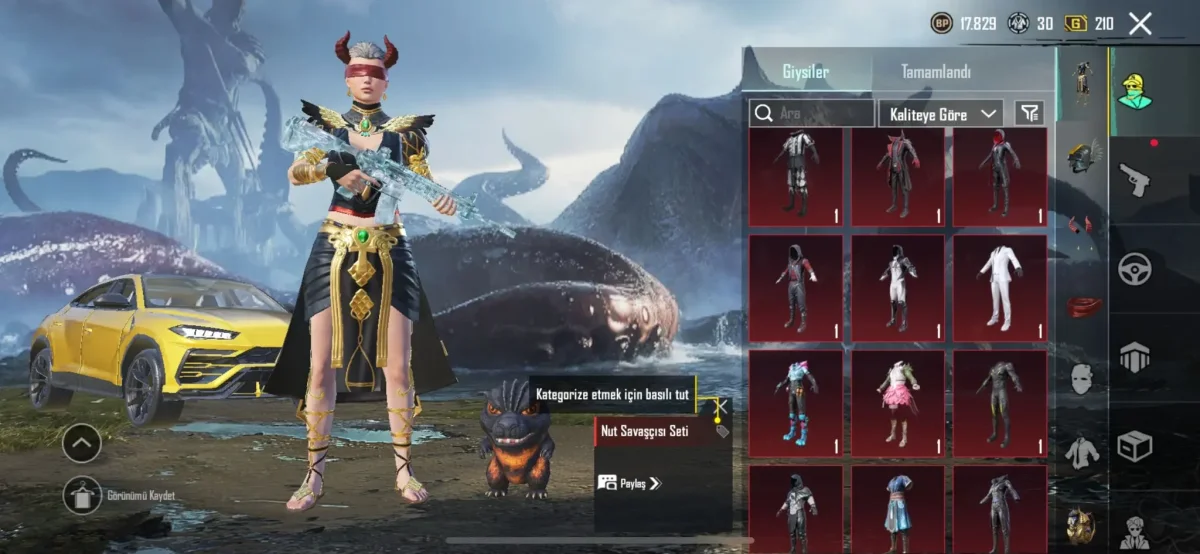Click the Ara search field

(812, 114)
